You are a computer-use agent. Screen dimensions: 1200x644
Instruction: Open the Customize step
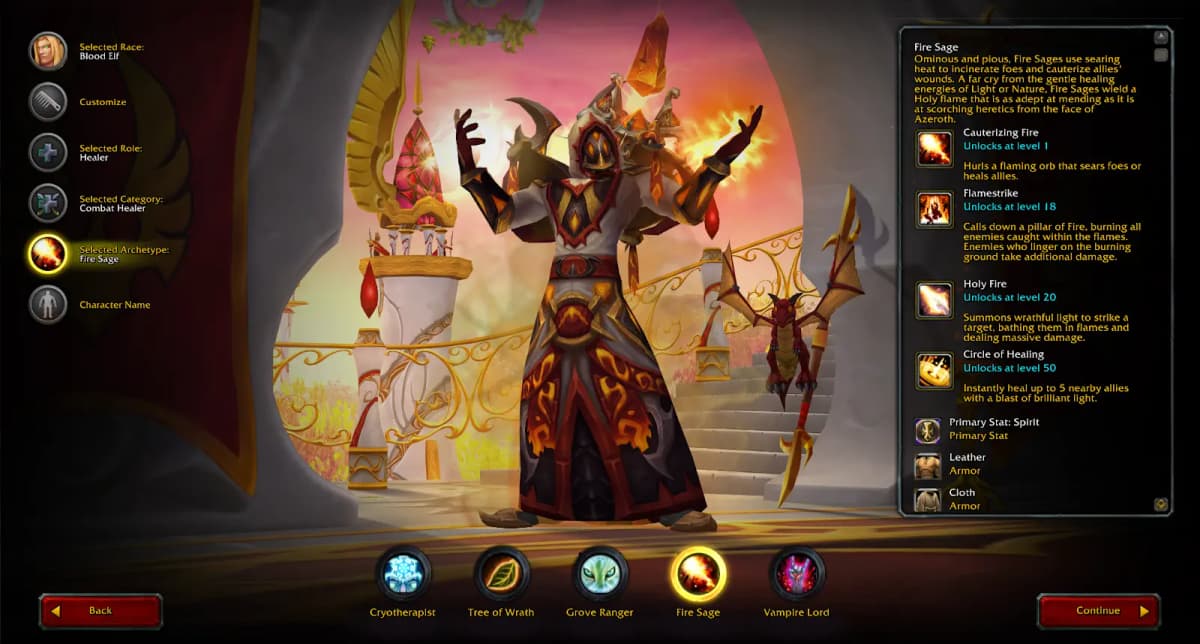coord(48,102)
